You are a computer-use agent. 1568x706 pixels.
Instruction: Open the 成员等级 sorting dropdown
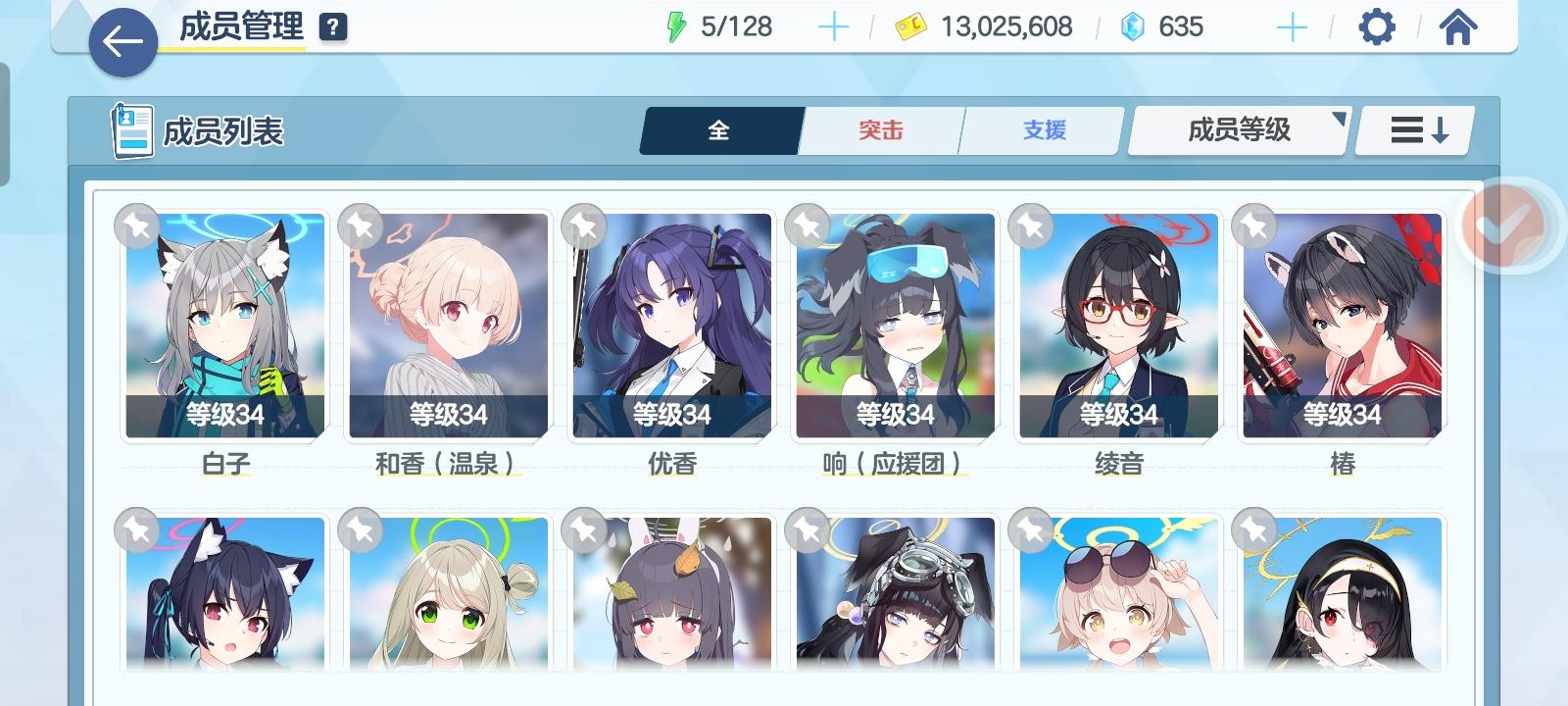(1238, 128)
